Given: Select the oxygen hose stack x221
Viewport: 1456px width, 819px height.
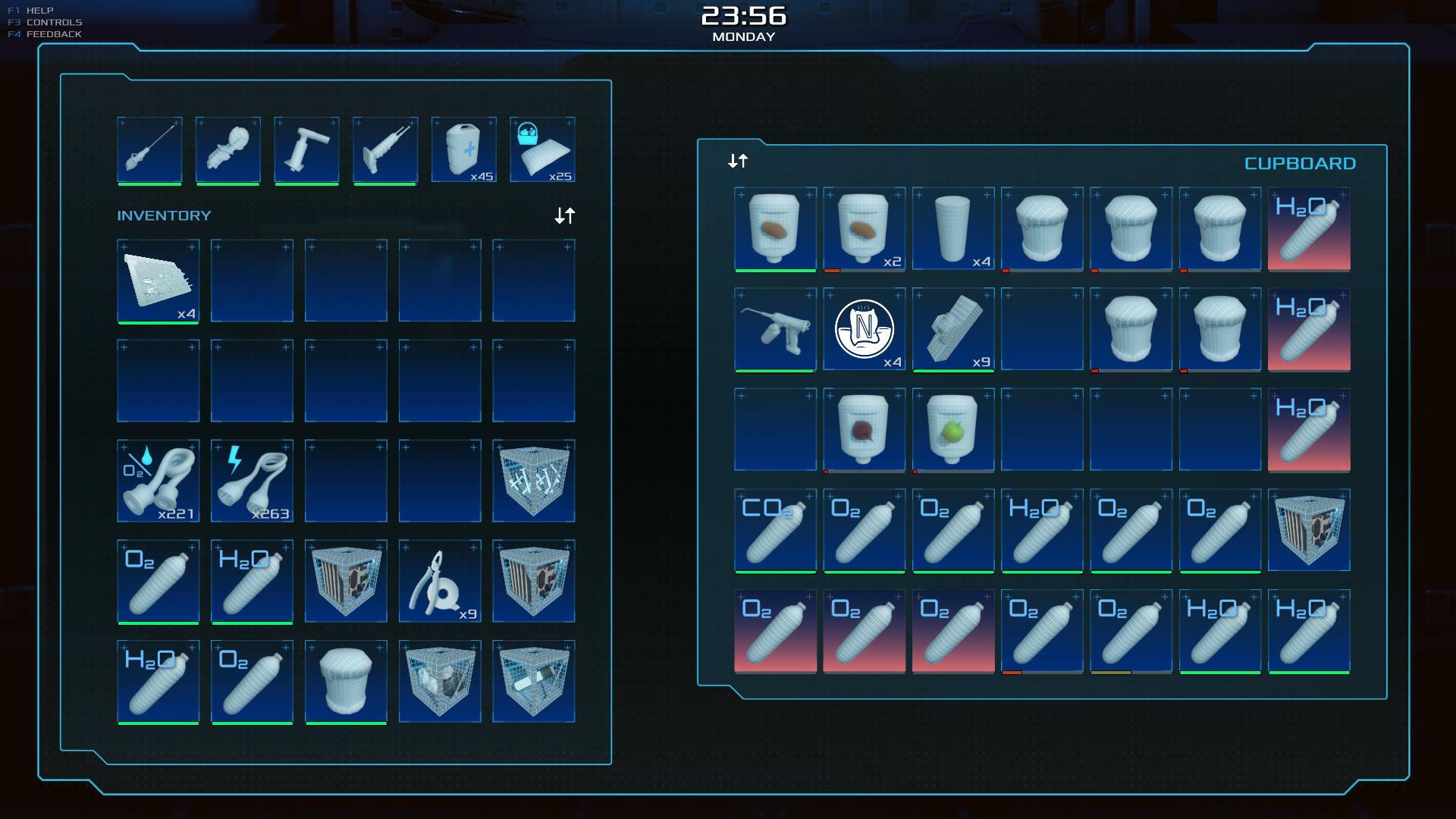Looking at the screenshot, I should [x=158, y=481].
